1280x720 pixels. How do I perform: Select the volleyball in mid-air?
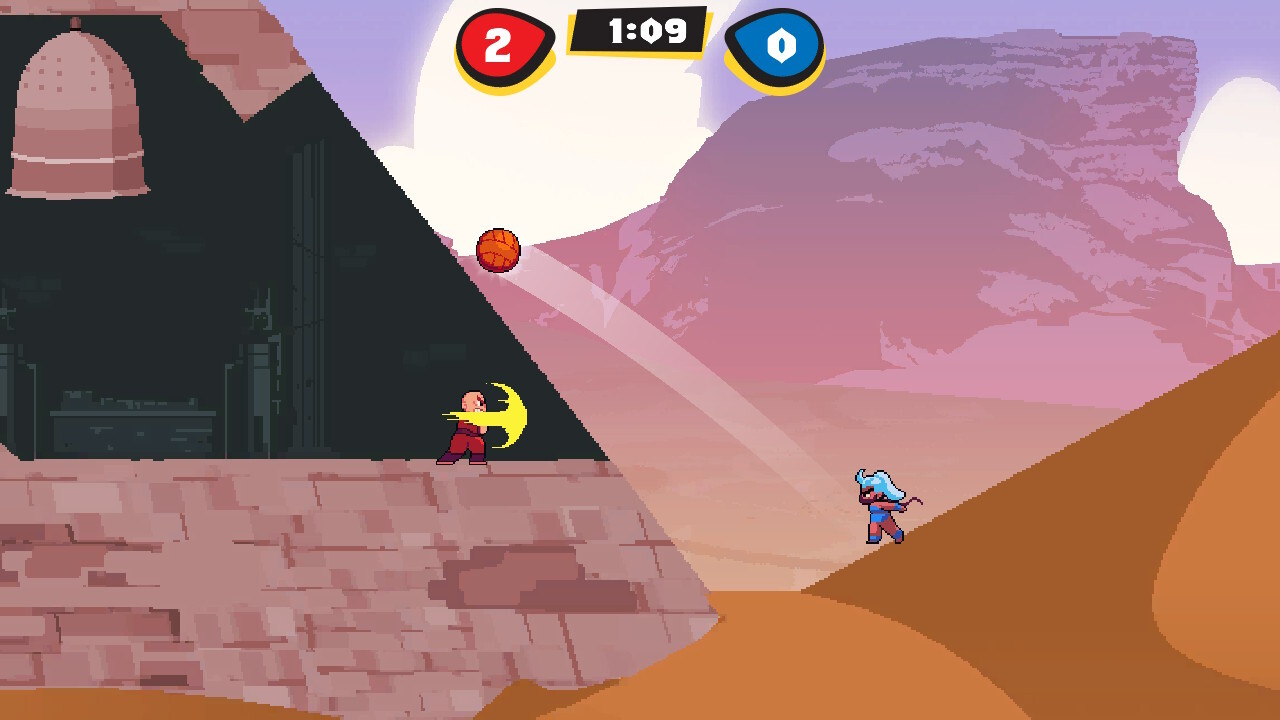(500, 249)
